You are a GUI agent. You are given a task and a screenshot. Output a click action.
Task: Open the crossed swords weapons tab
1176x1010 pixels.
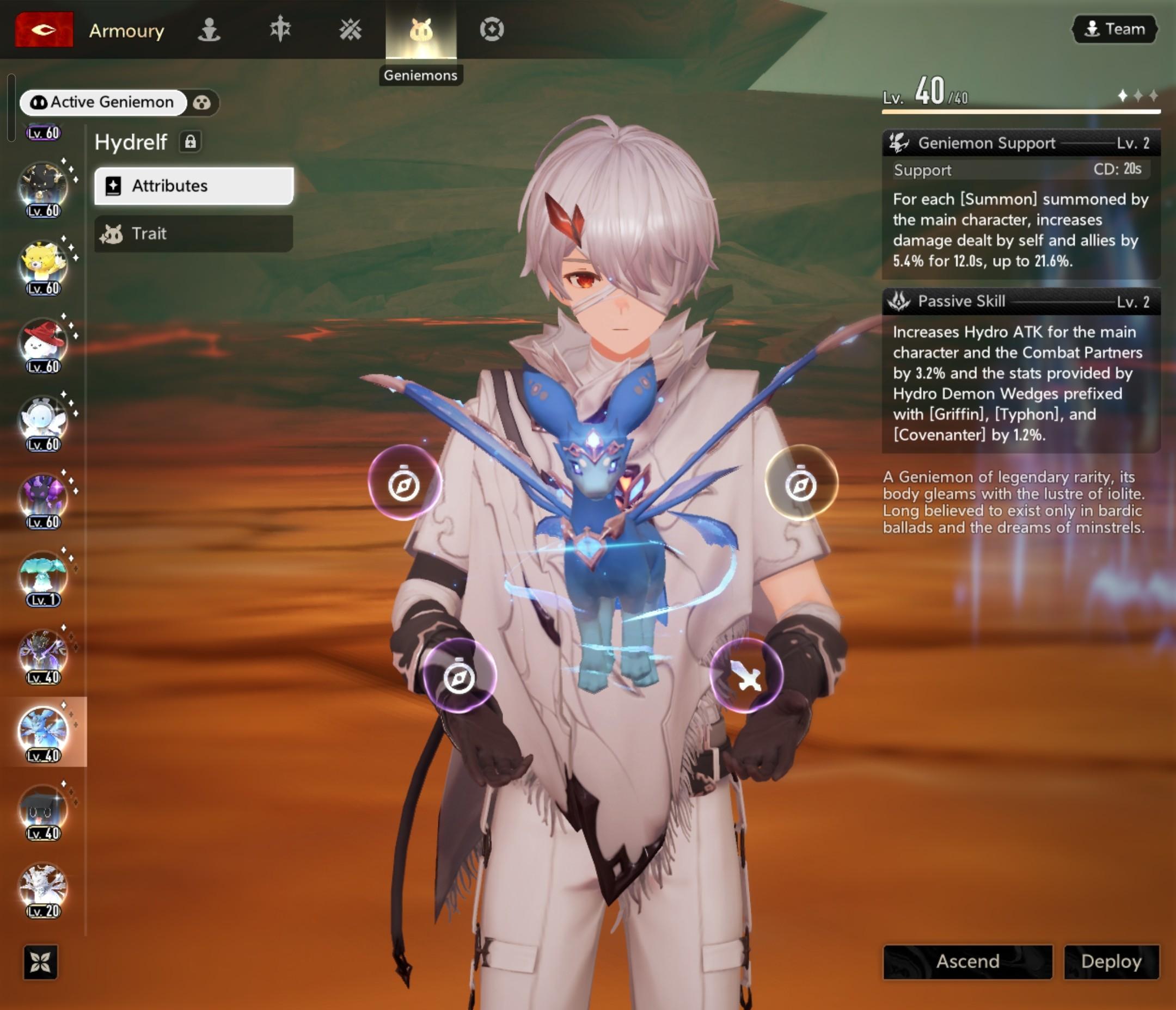(x=350, y=29)
